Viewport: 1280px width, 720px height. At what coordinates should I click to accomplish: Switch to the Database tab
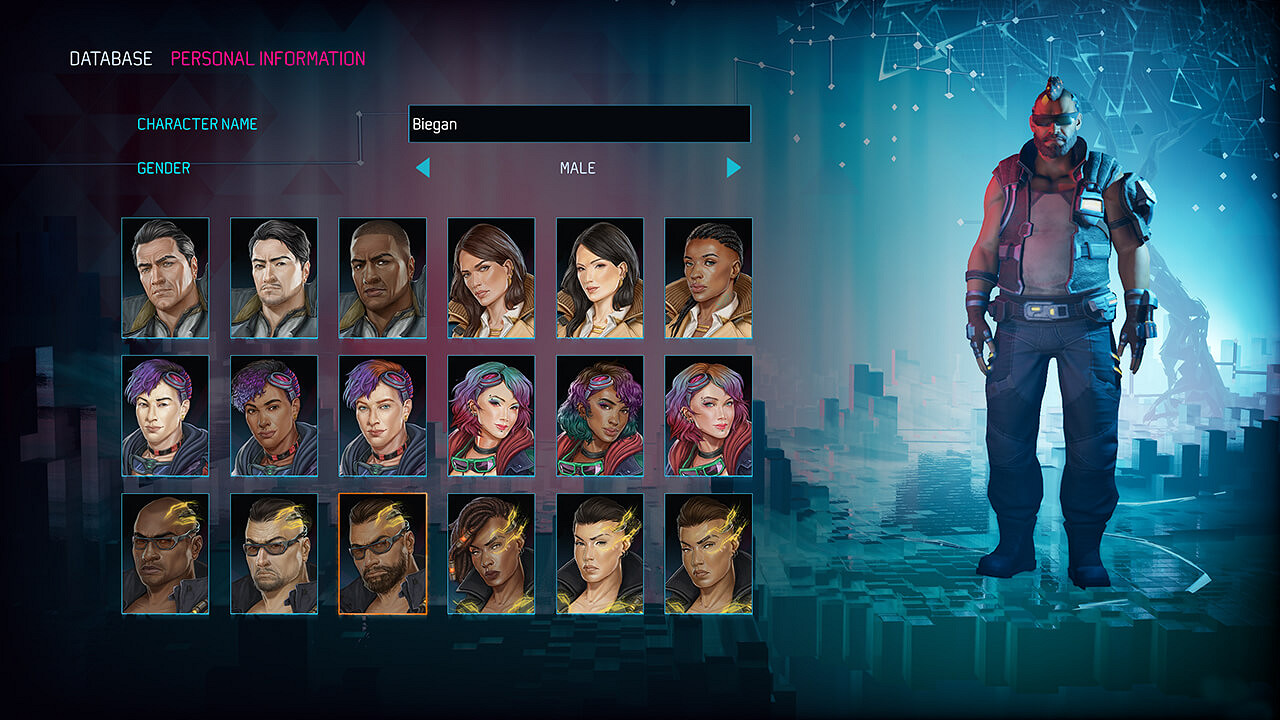111,59
